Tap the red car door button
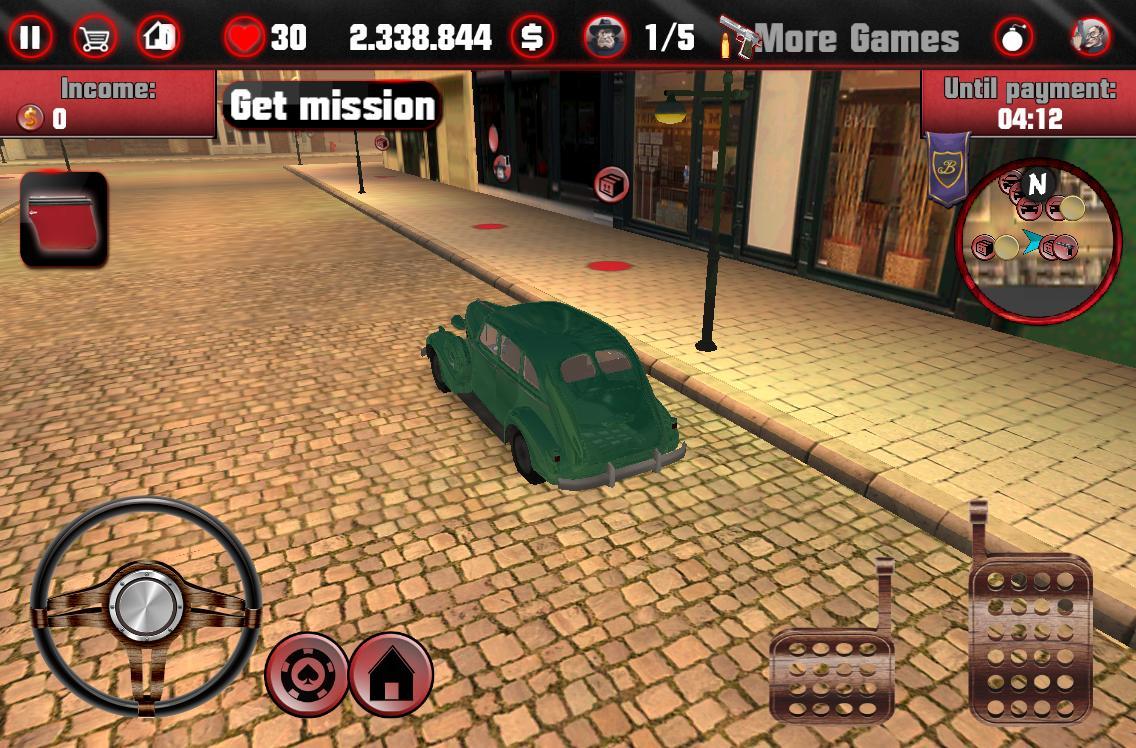This screenshot has height=748, width=1136. pos(64,219)
